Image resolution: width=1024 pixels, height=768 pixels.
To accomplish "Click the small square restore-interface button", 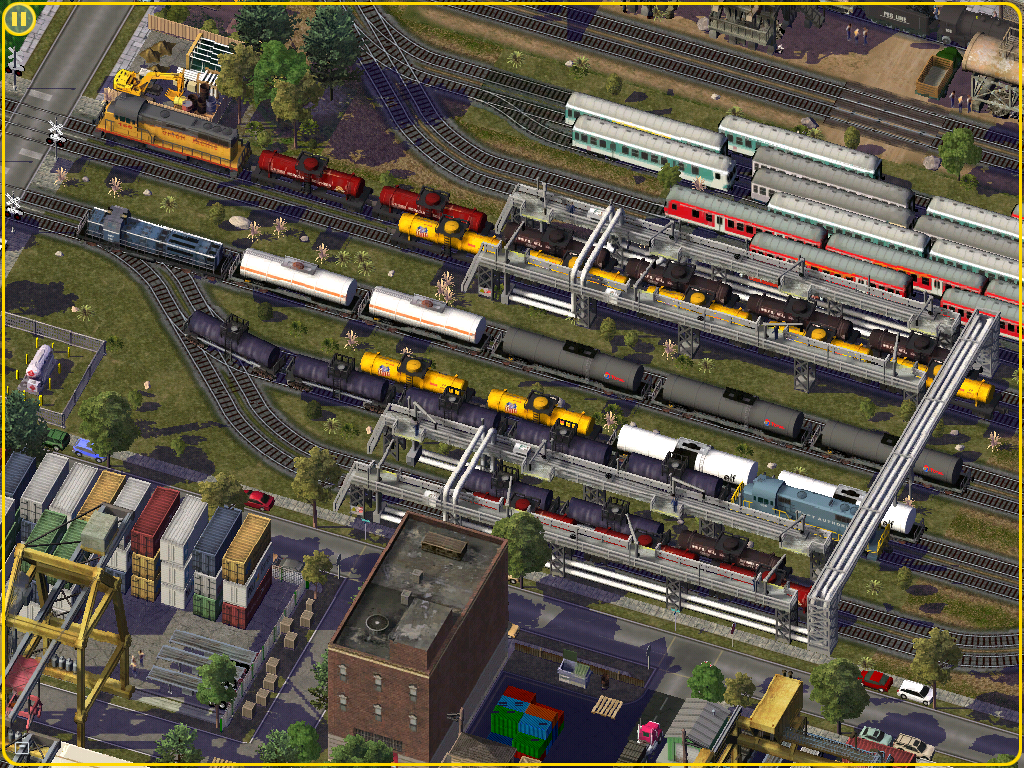I will 21,746.
